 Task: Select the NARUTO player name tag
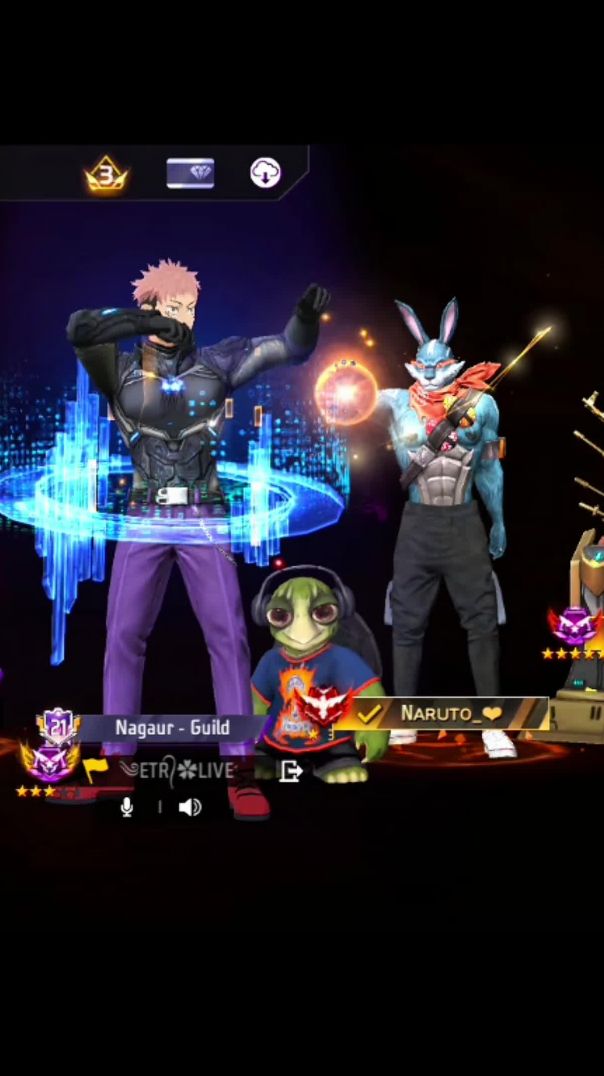450,713
